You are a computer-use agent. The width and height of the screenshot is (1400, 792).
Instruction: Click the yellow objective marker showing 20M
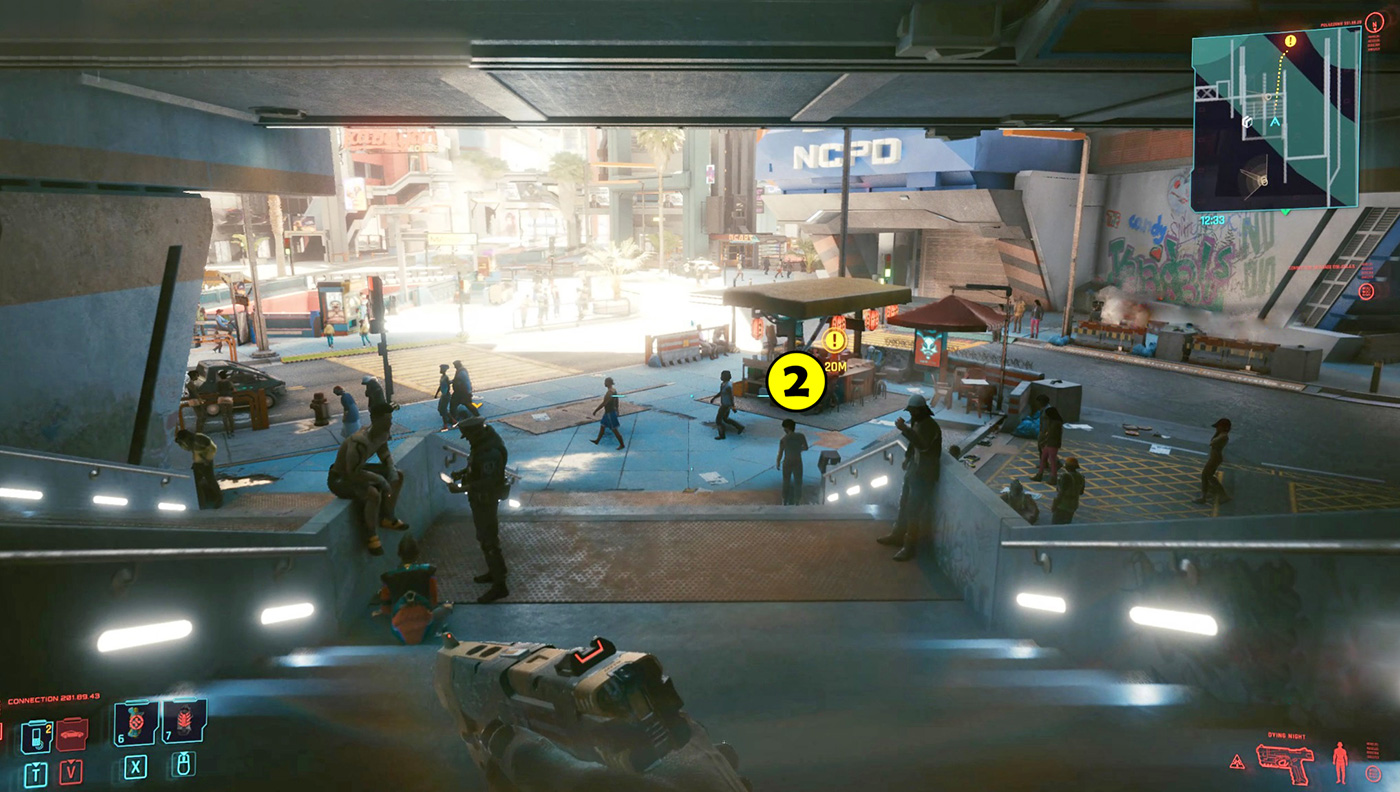[x=834, y=341]
